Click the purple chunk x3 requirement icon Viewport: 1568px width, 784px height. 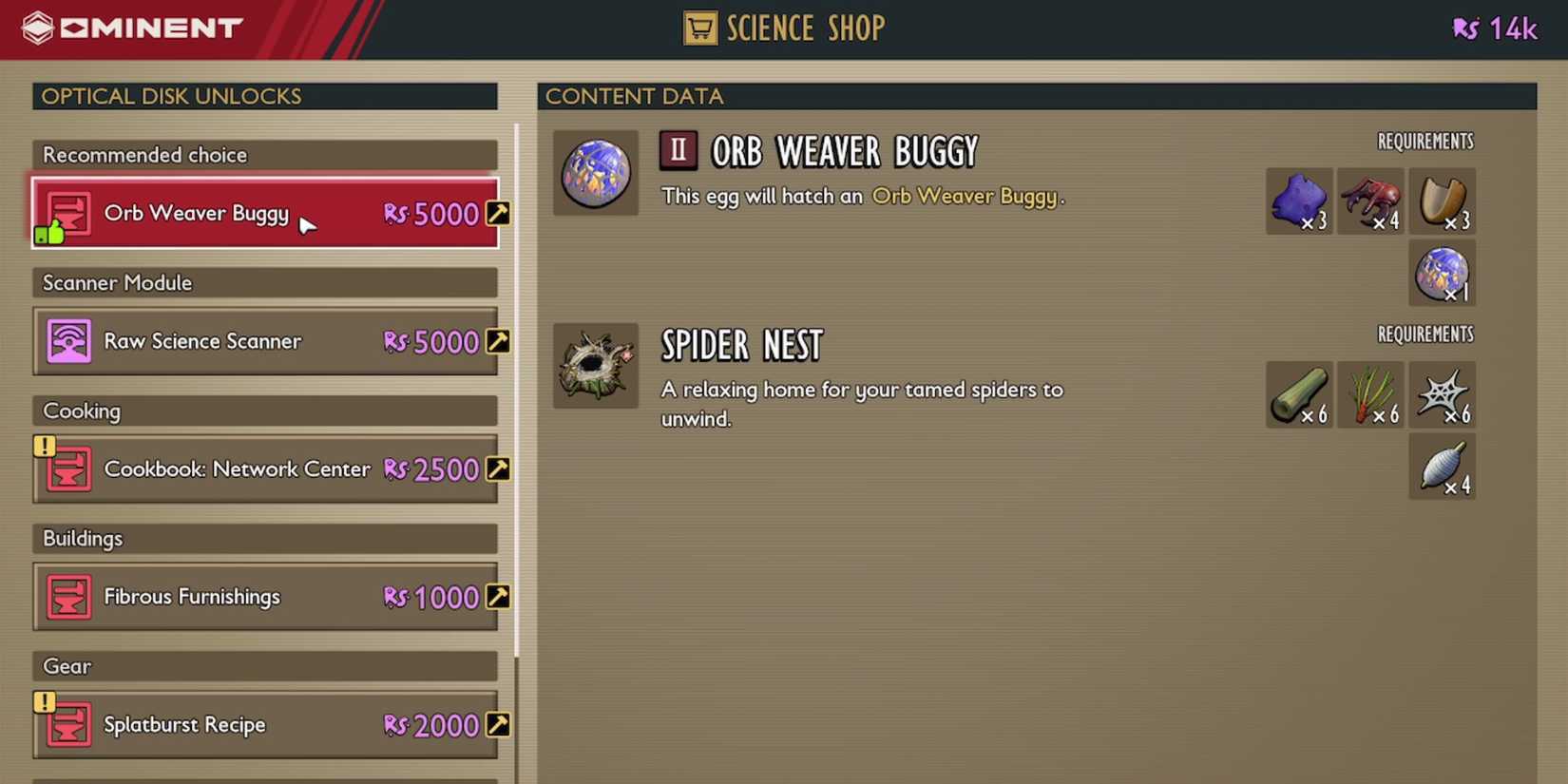[1299, 201]
